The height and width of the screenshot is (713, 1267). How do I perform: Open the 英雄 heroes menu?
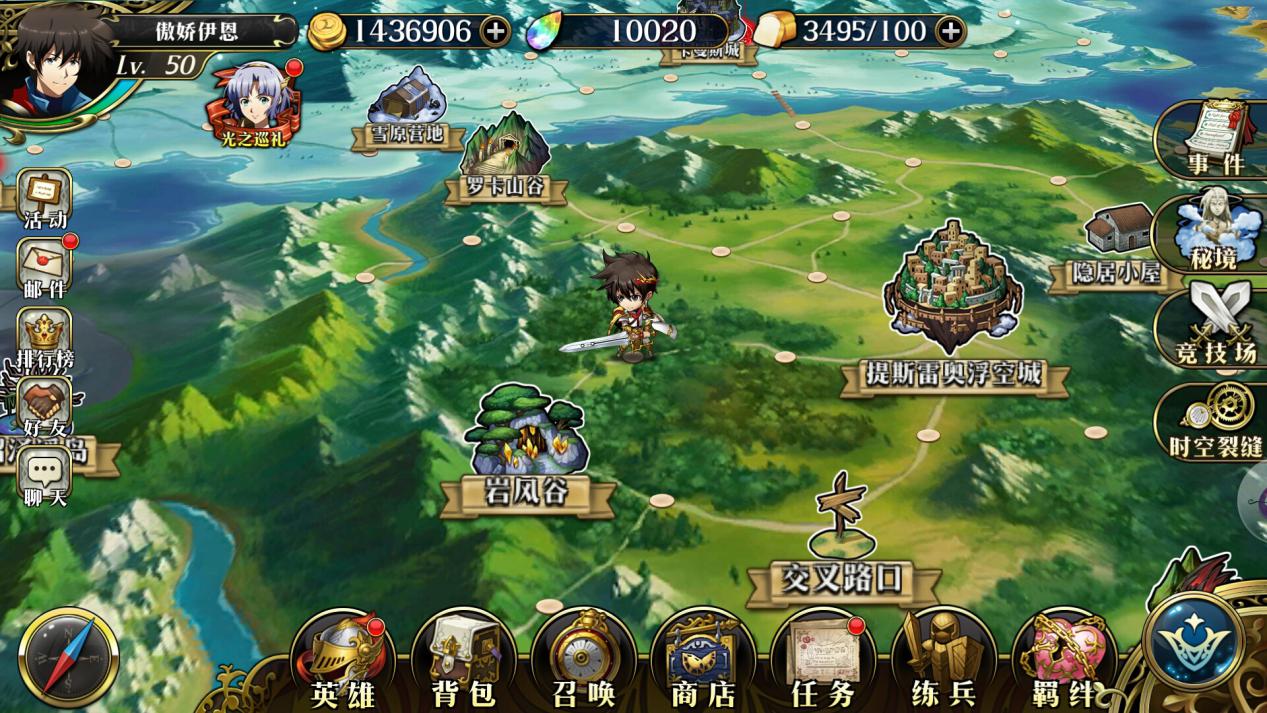[342, 660]
